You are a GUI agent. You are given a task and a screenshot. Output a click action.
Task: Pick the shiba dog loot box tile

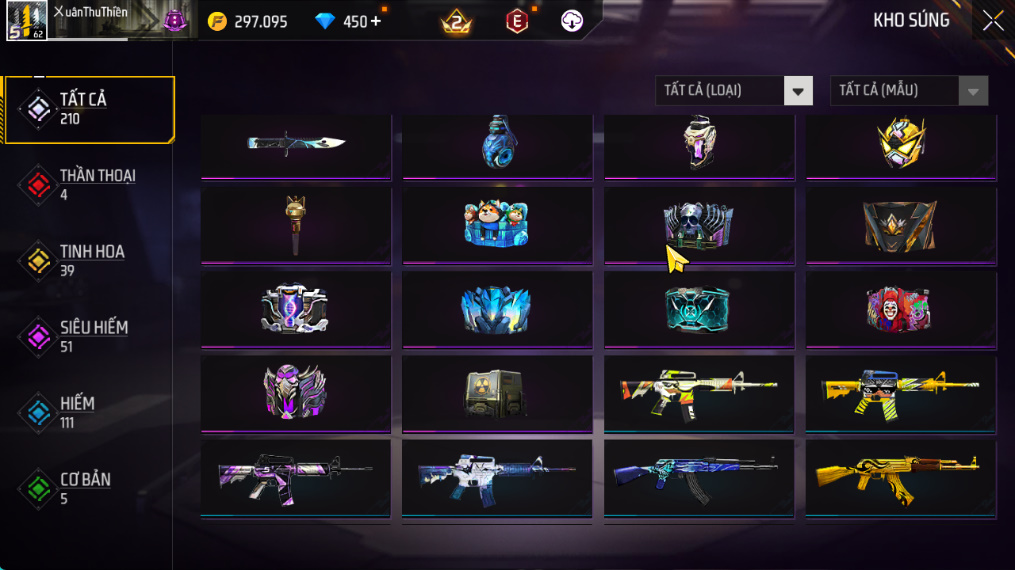point(497,225)
